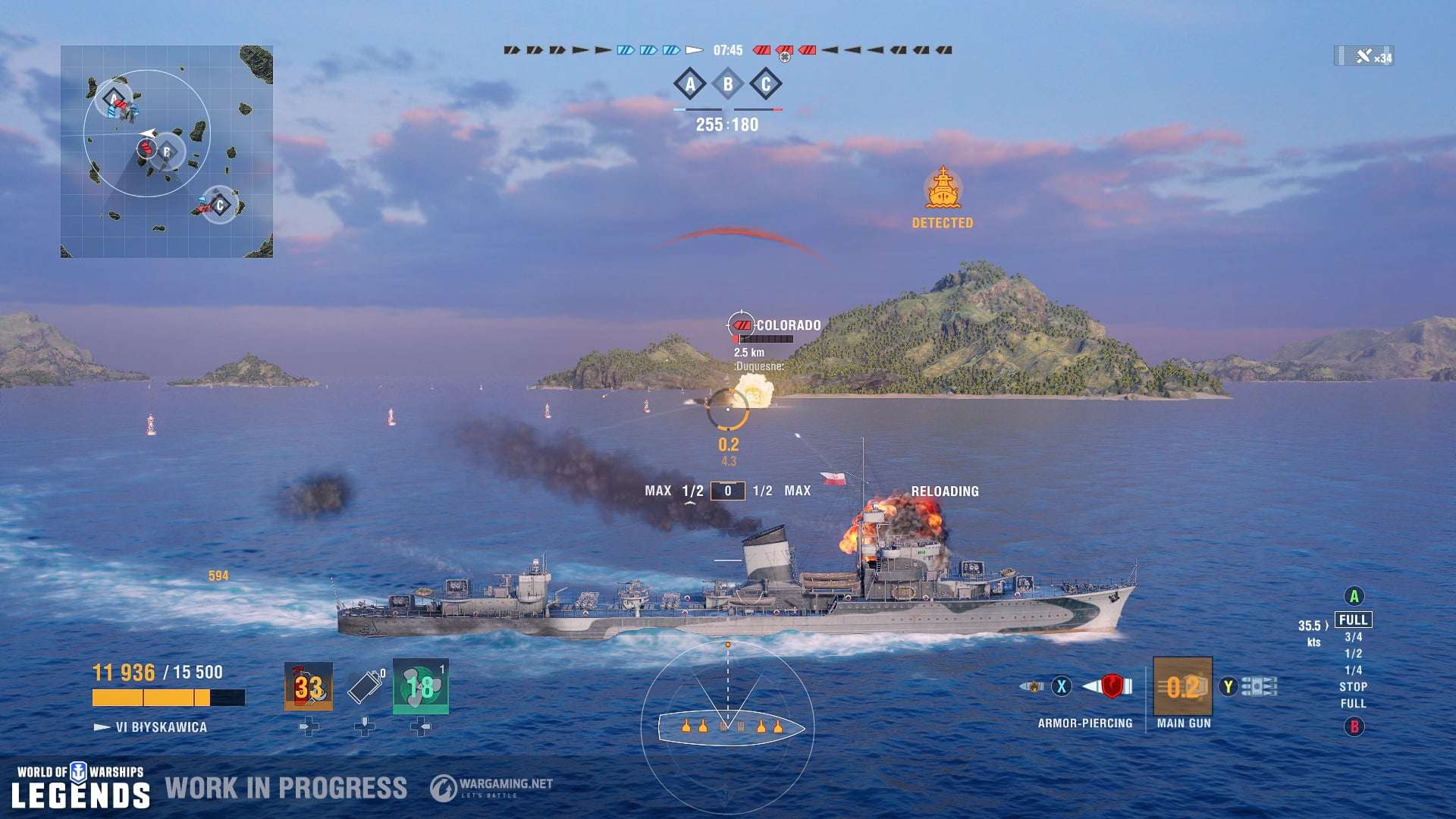The width and height of the screenshot is (1456, 819).
Task: Click capture point B on the minimap
Action: point(165,152)
